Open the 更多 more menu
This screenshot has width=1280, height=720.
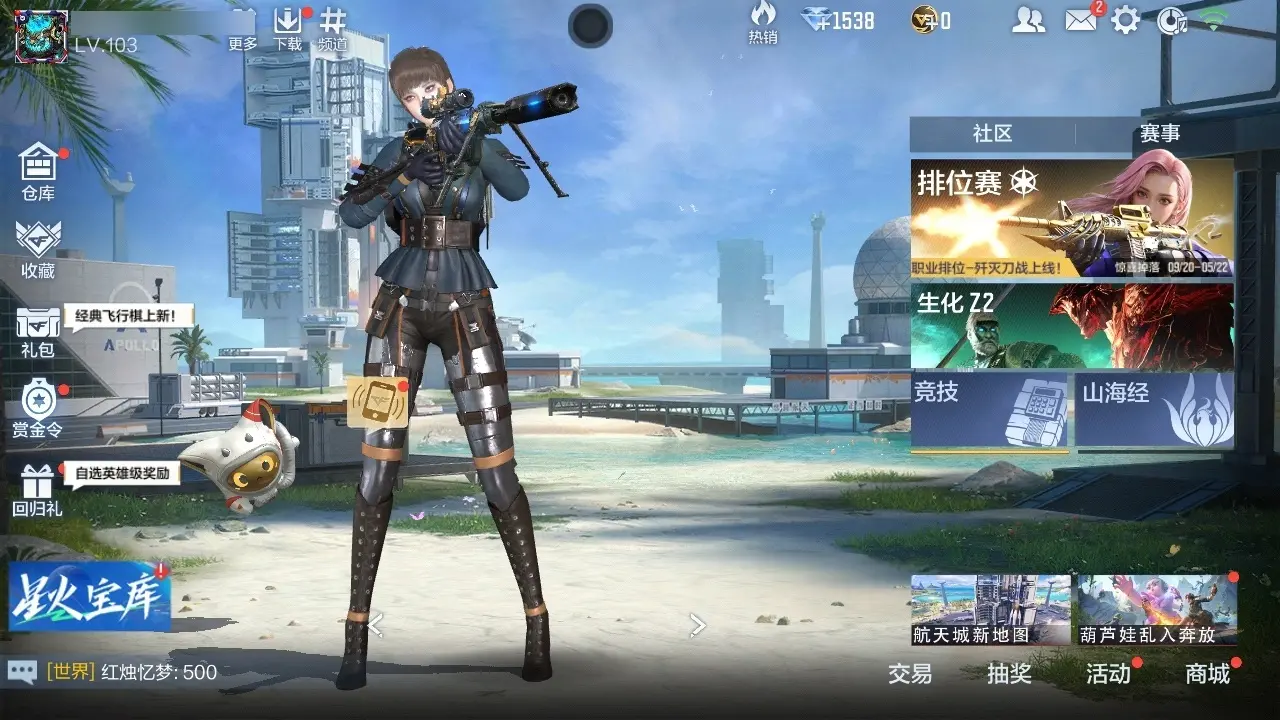pos(243,29)
